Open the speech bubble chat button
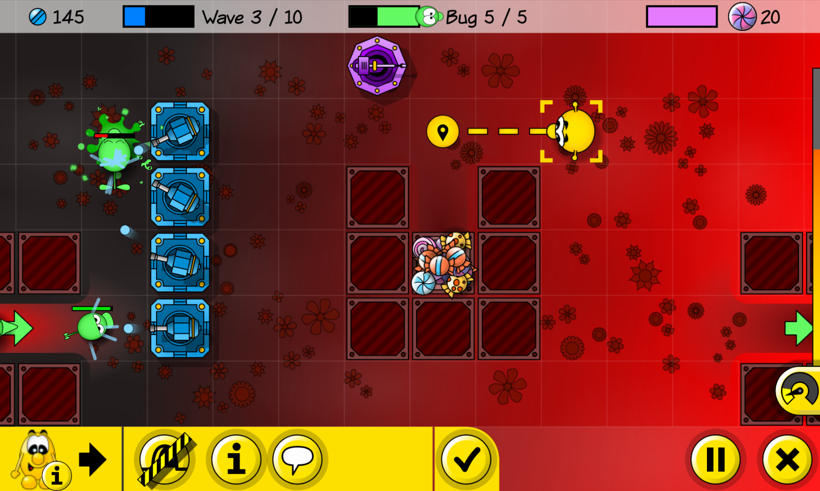Viewport: 820px width, 491px height. coord(297,459)
